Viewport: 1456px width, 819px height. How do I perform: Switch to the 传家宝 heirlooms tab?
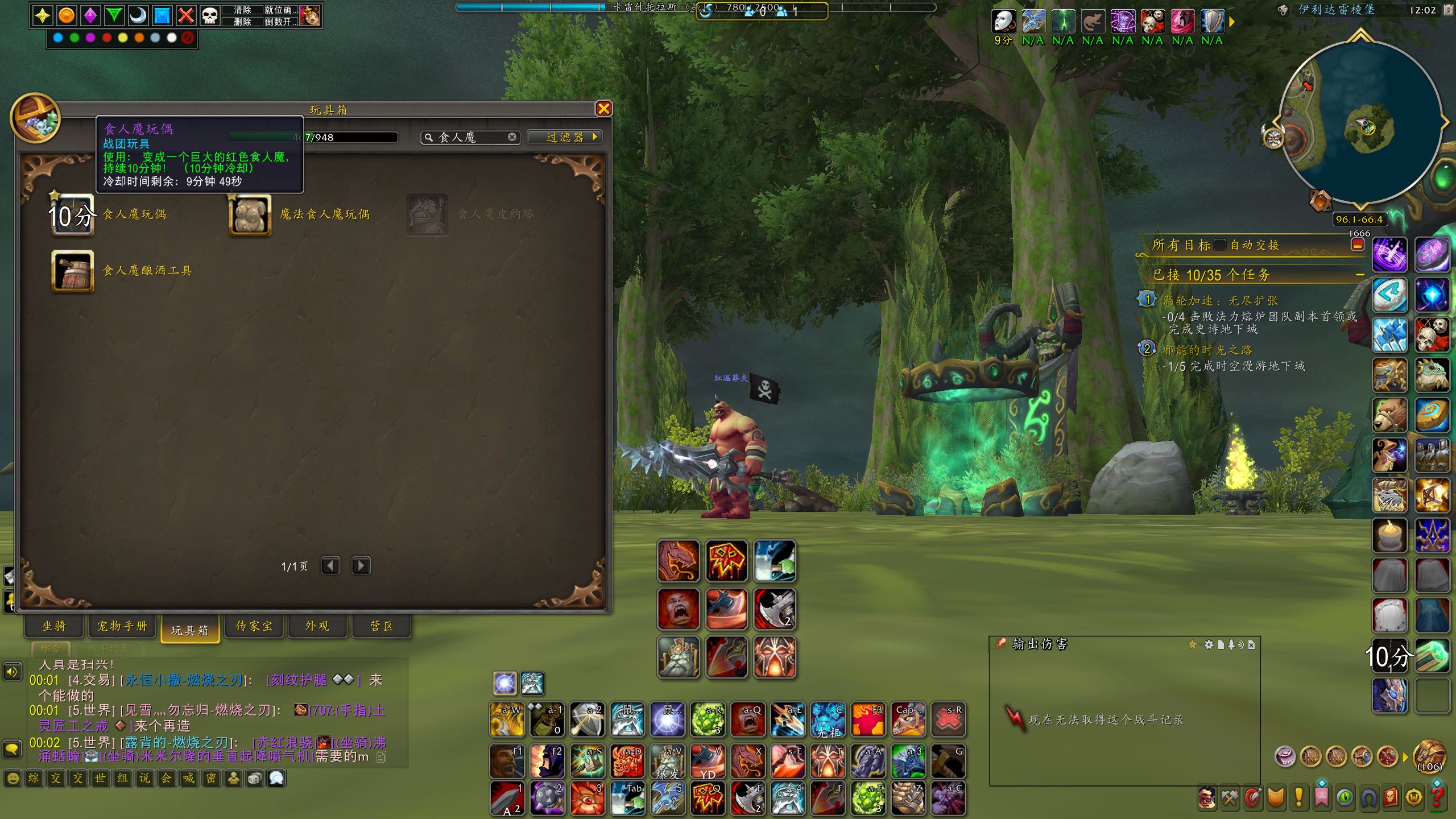[254, 626]
